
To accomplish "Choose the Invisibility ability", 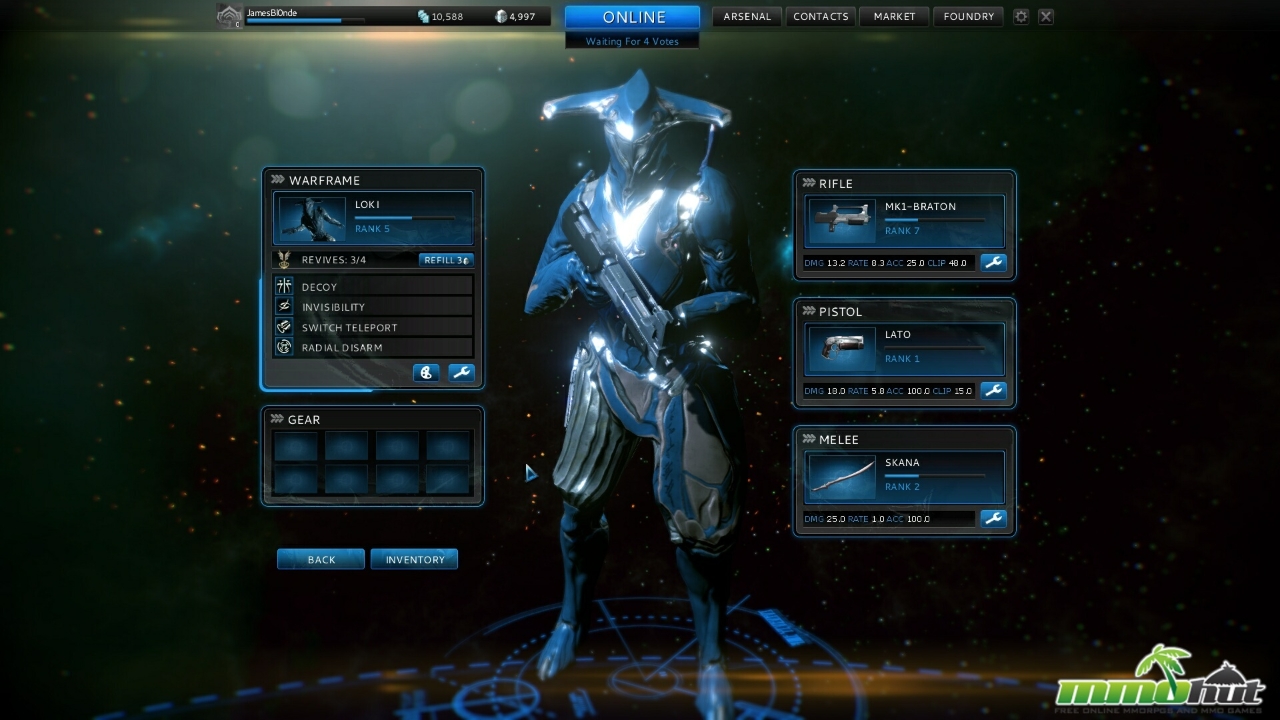I will pos(372,307).
